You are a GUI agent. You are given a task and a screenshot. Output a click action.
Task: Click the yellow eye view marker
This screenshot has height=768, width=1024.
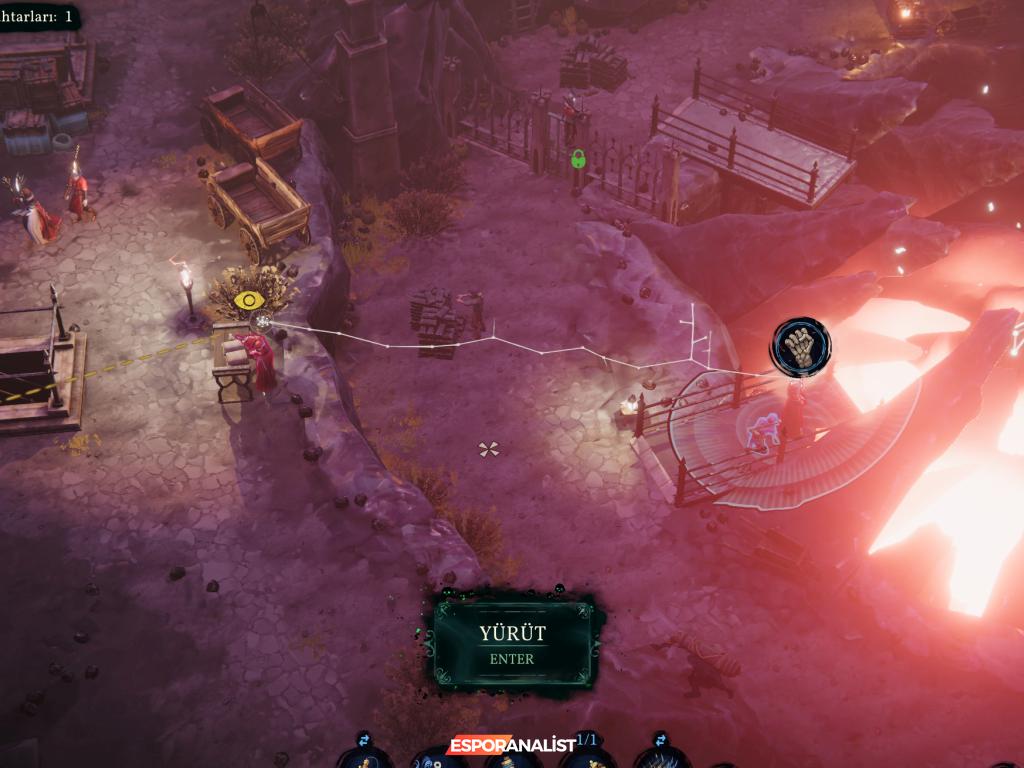[x=248, y=300]
